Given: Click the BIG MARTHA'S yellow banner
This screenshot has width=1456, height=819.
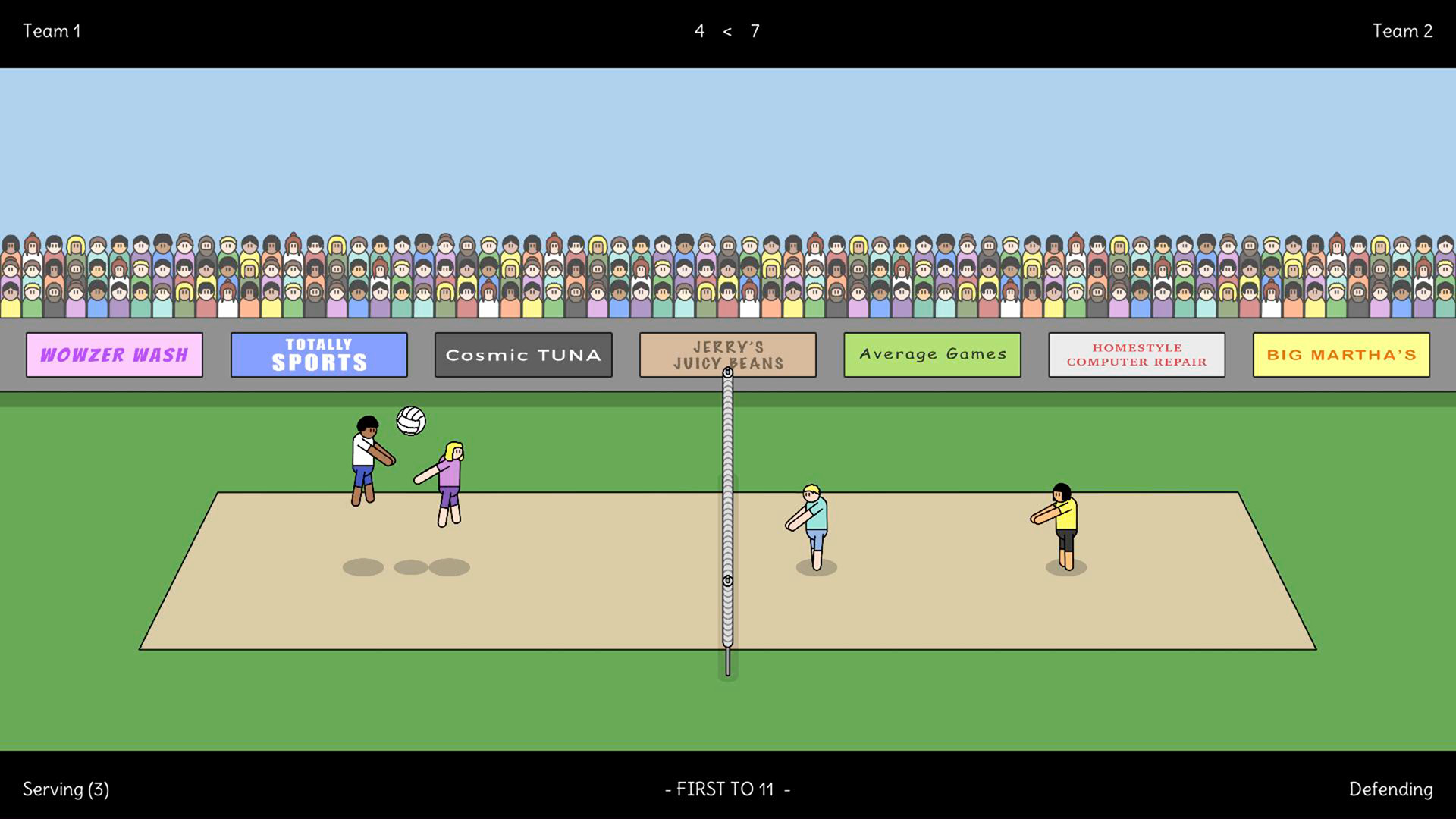Looking at the screenshot, I should [x=1339, y=354].
